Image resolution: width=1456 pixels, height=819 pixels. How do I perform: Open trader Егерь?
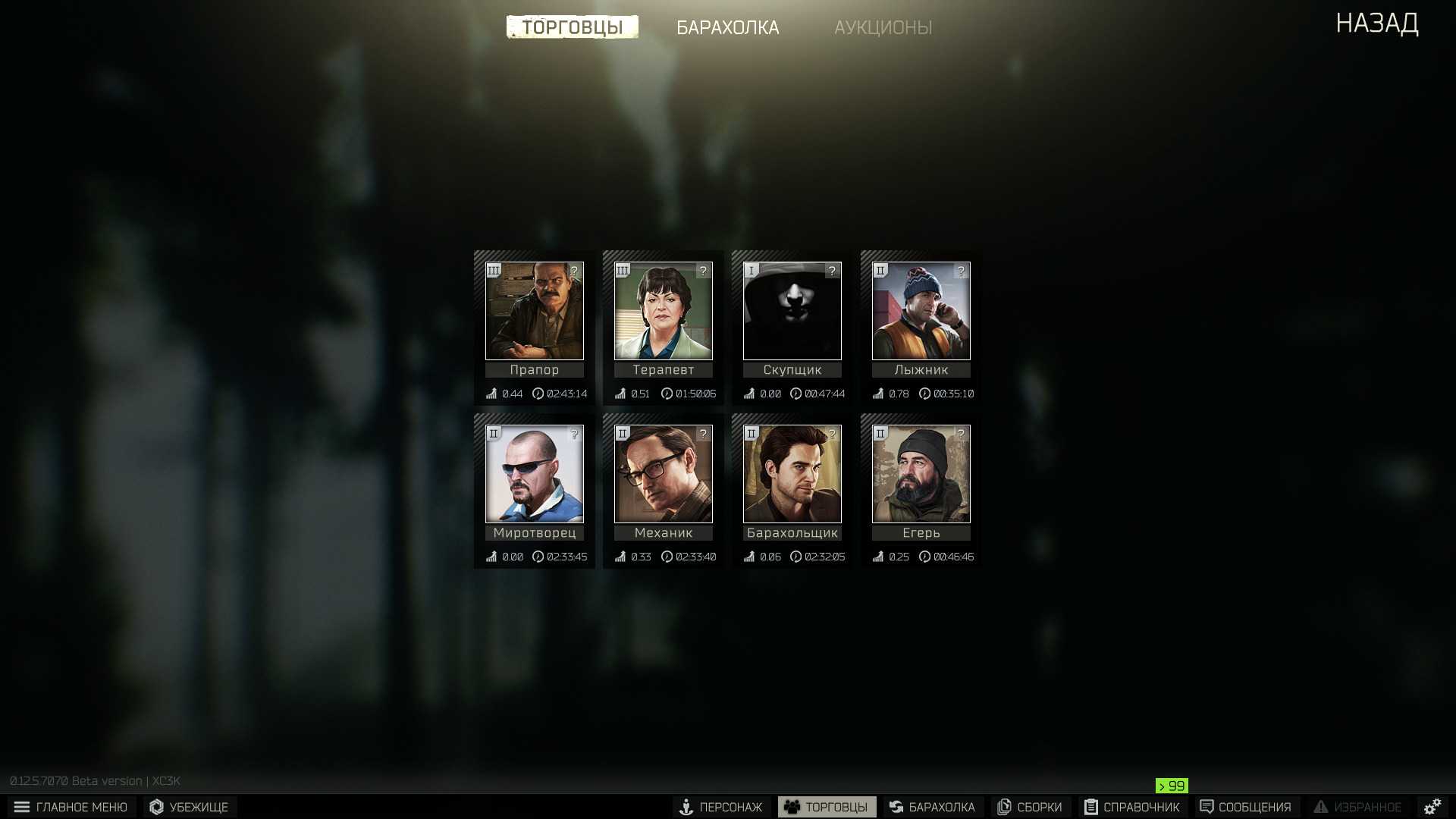click(921, 474)
